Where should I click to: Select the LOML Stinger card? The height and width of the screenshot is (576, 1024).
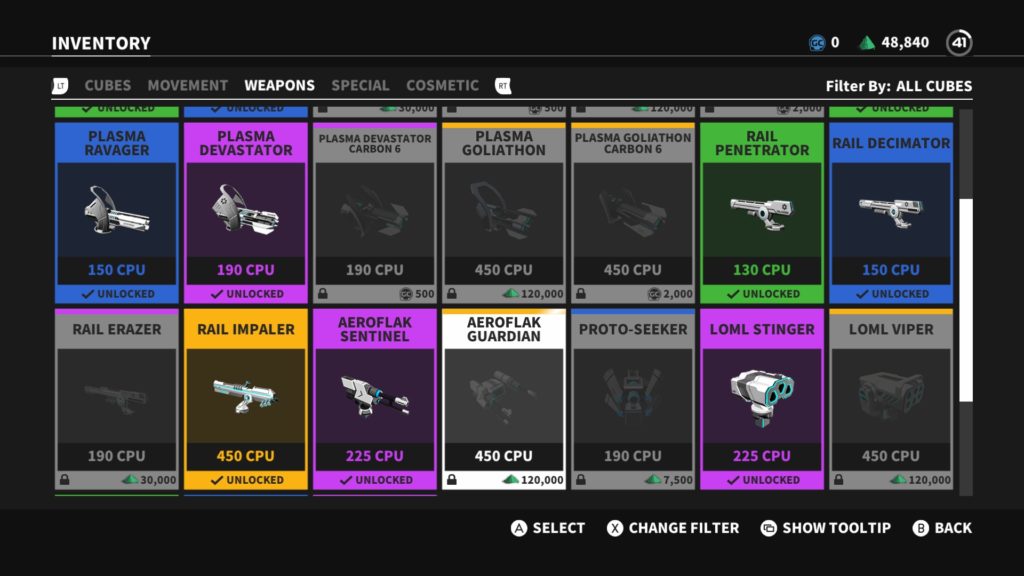click(x=762, y=398)
